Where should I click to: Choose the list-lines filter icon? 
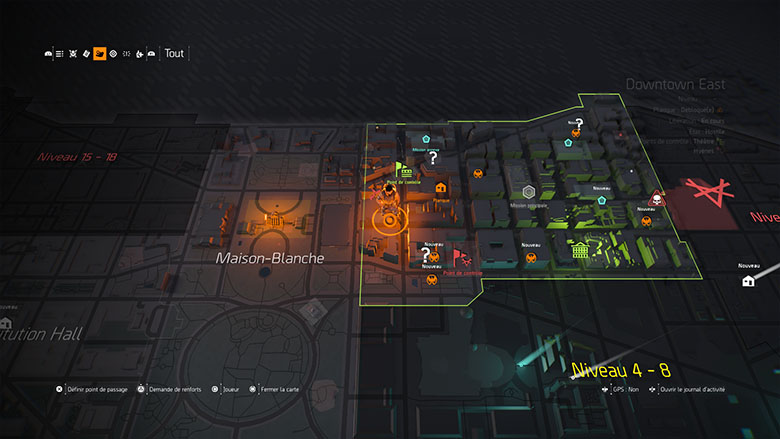(x=60, y=54)
